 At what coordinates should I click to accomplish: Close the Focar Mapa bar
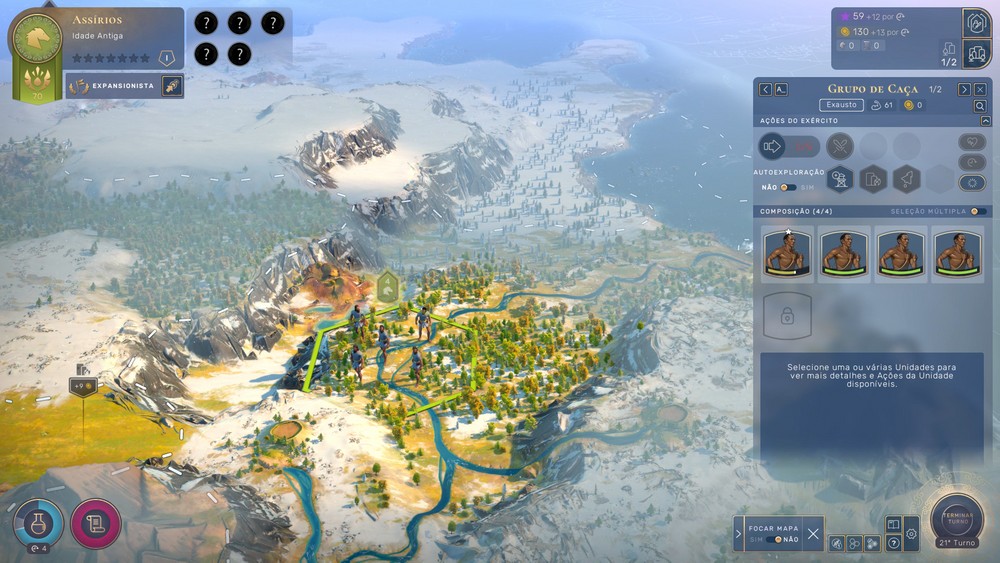[x=813, y=534]
